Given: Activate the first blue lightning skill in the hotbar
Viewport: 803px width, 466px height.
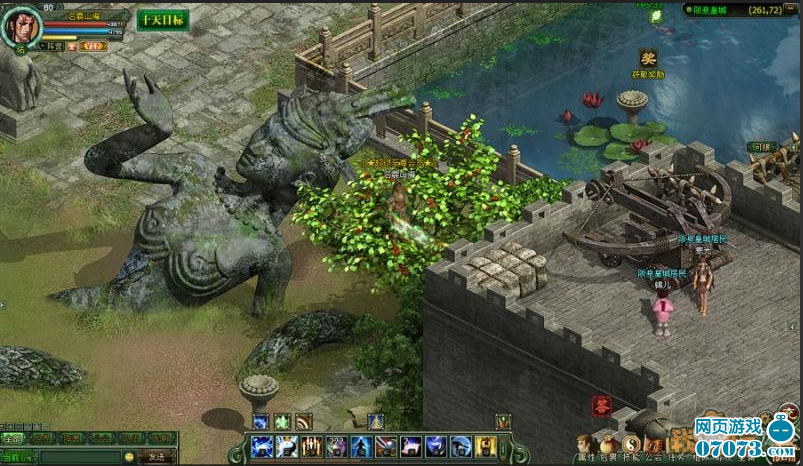Looking at the screenshot, I should click(262, 446).
